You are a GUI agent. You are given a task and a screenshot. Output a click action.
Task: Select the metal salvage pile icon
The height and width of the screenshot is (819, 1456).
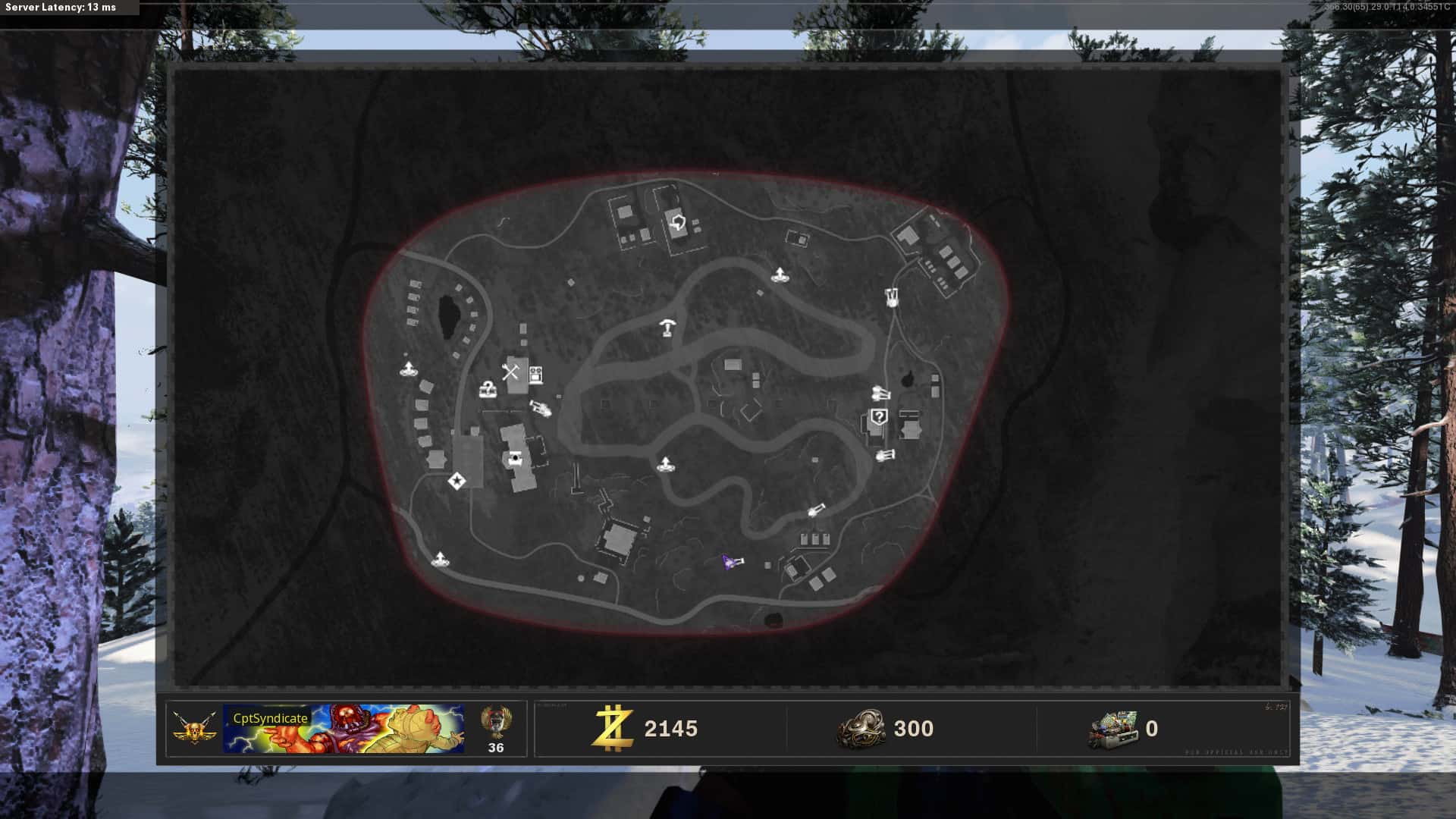pyautogui.click(x=861, y=730)
